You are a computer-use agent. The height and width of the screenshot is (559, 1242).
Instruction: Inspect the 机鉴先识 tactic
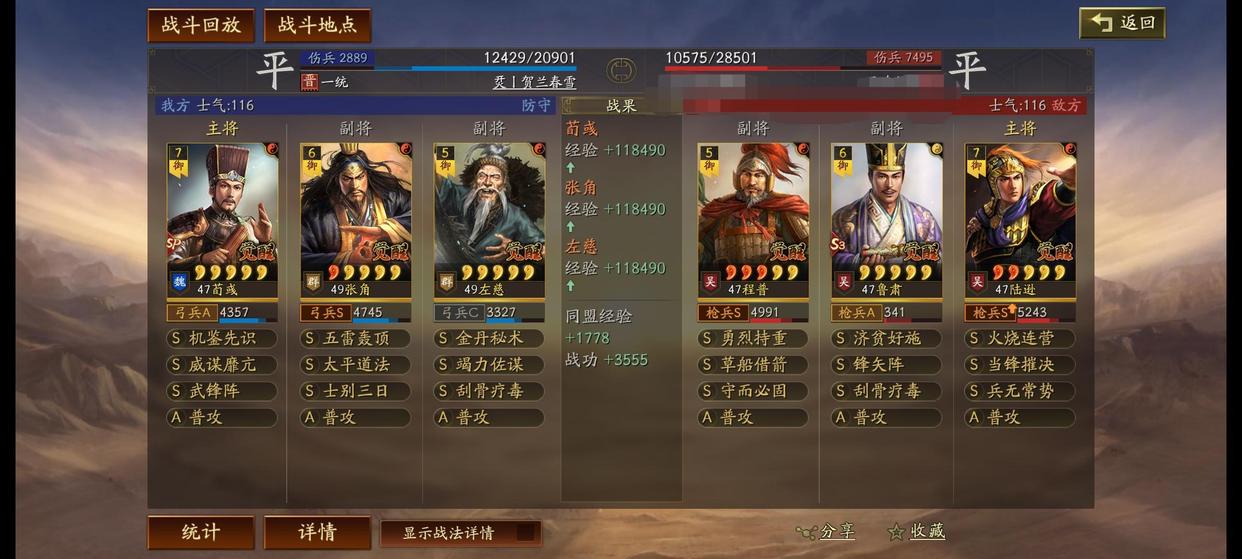[222, 339]
